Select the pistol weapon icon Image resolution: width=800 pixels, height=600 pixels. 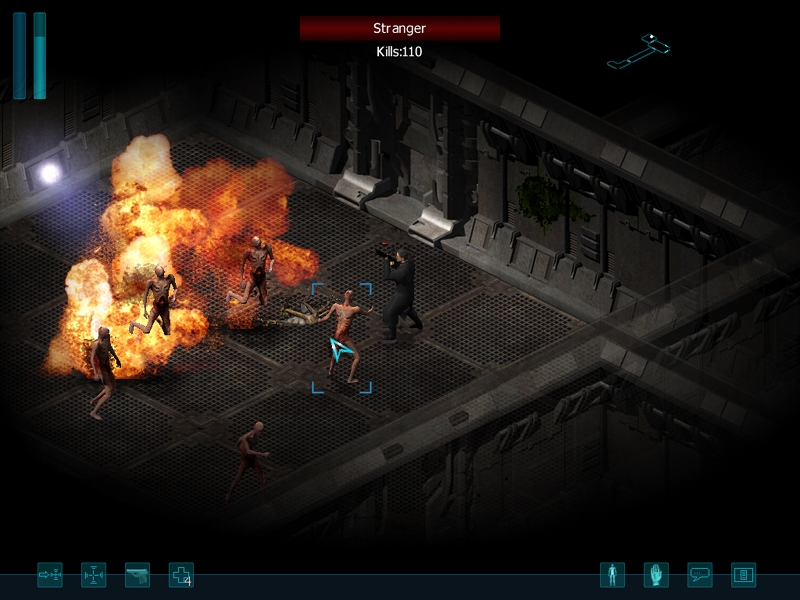pyautogui.click(x=137, y=575)
